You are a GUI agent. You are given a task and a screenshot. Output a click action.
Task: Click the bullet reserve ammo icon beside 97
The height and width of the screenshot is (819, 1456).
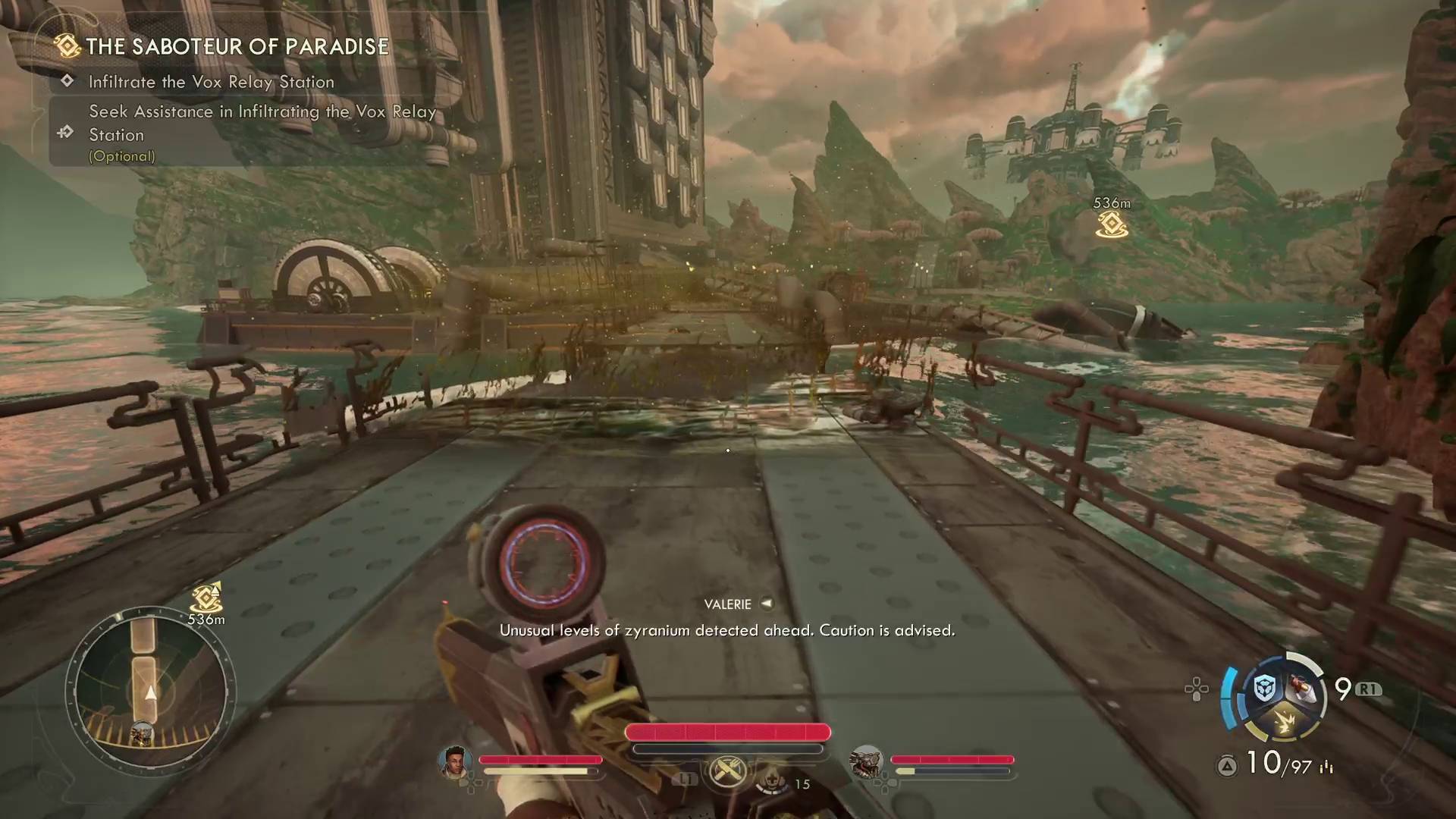[1327, 768]
